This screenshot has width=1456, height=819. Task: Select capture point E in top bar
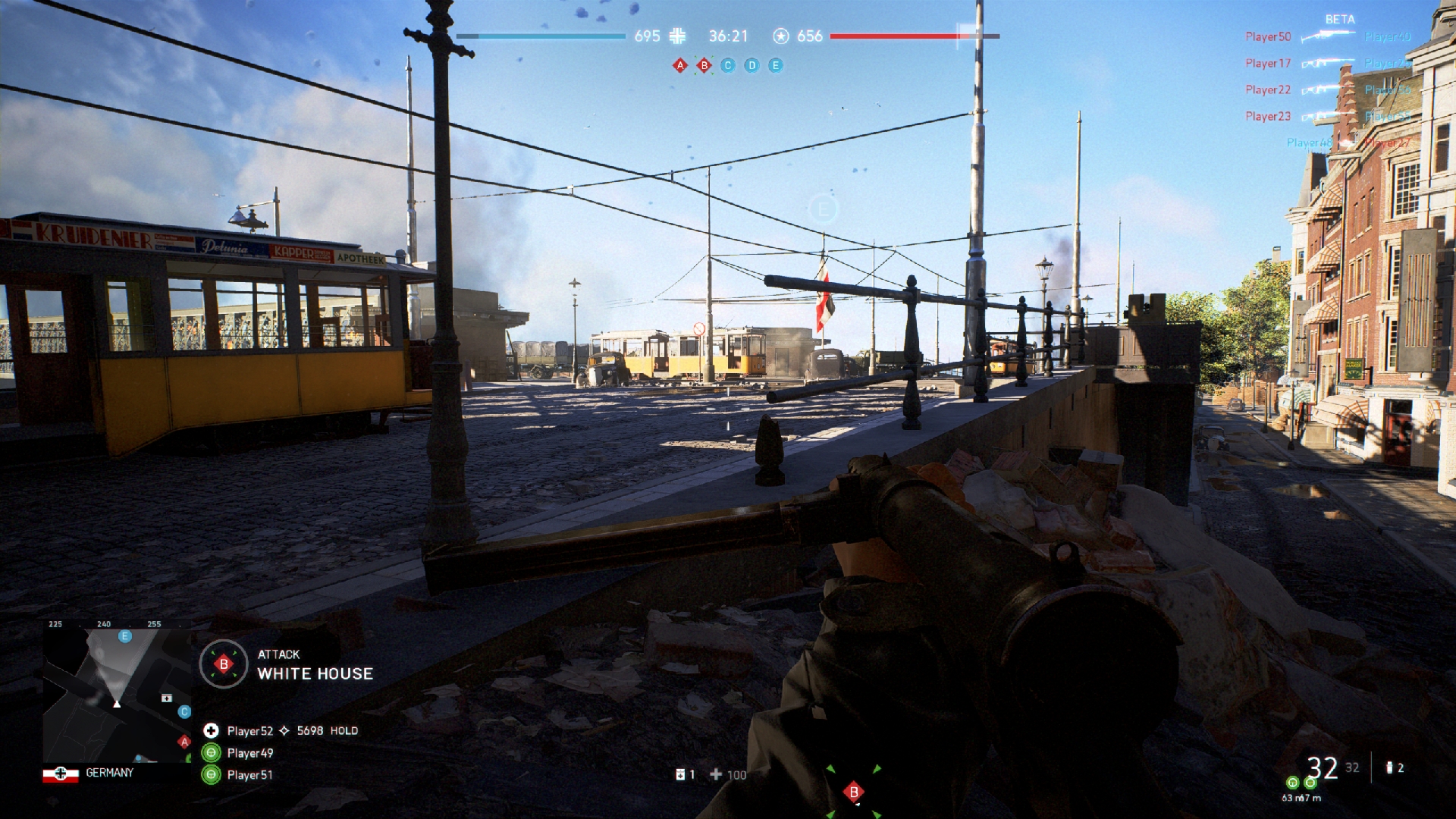click(775, 66)
